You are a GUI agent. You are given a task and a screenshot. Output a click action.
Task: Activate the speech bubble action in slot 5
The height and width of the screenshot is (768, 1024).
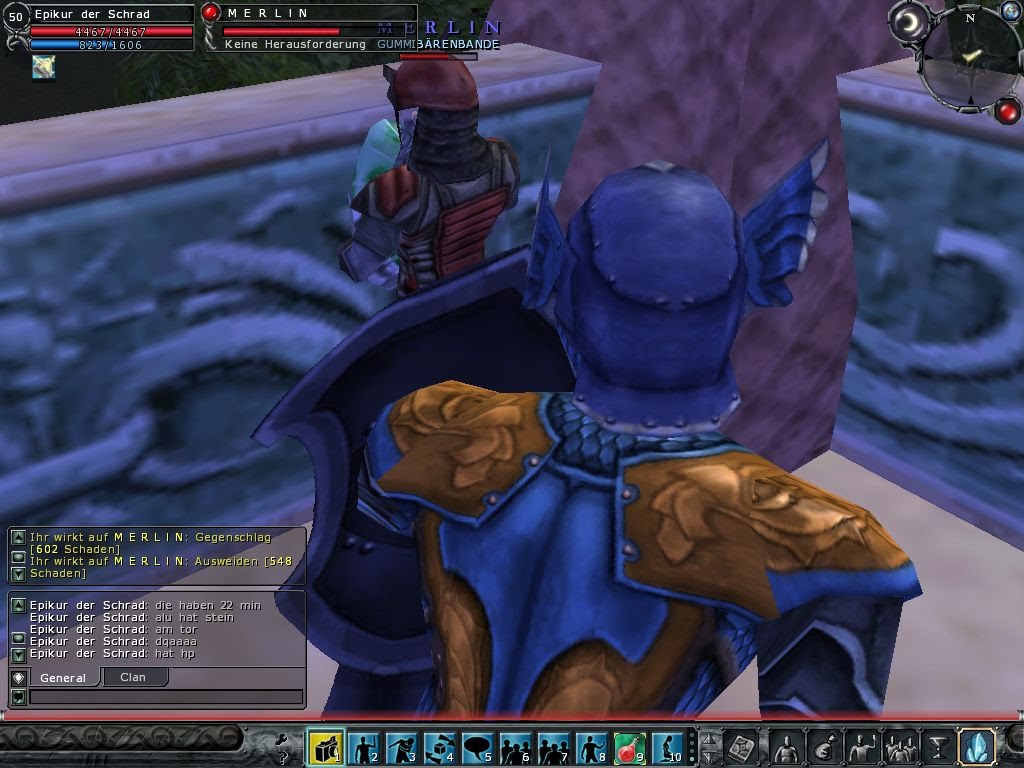(x=477, y=747)
